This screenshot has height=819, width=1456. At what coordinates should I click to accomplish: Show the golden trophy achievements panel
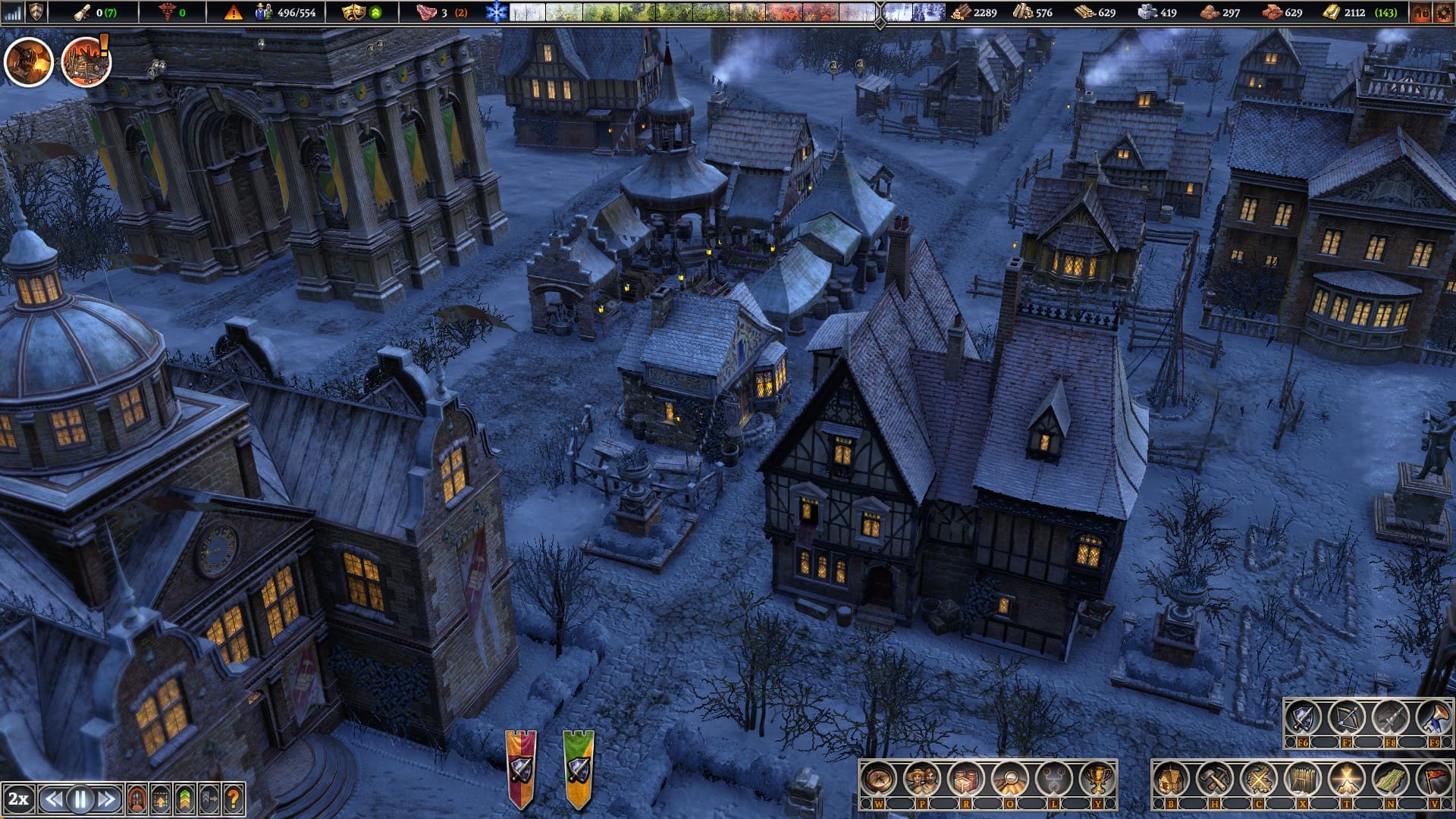[x=1097, y=779]
